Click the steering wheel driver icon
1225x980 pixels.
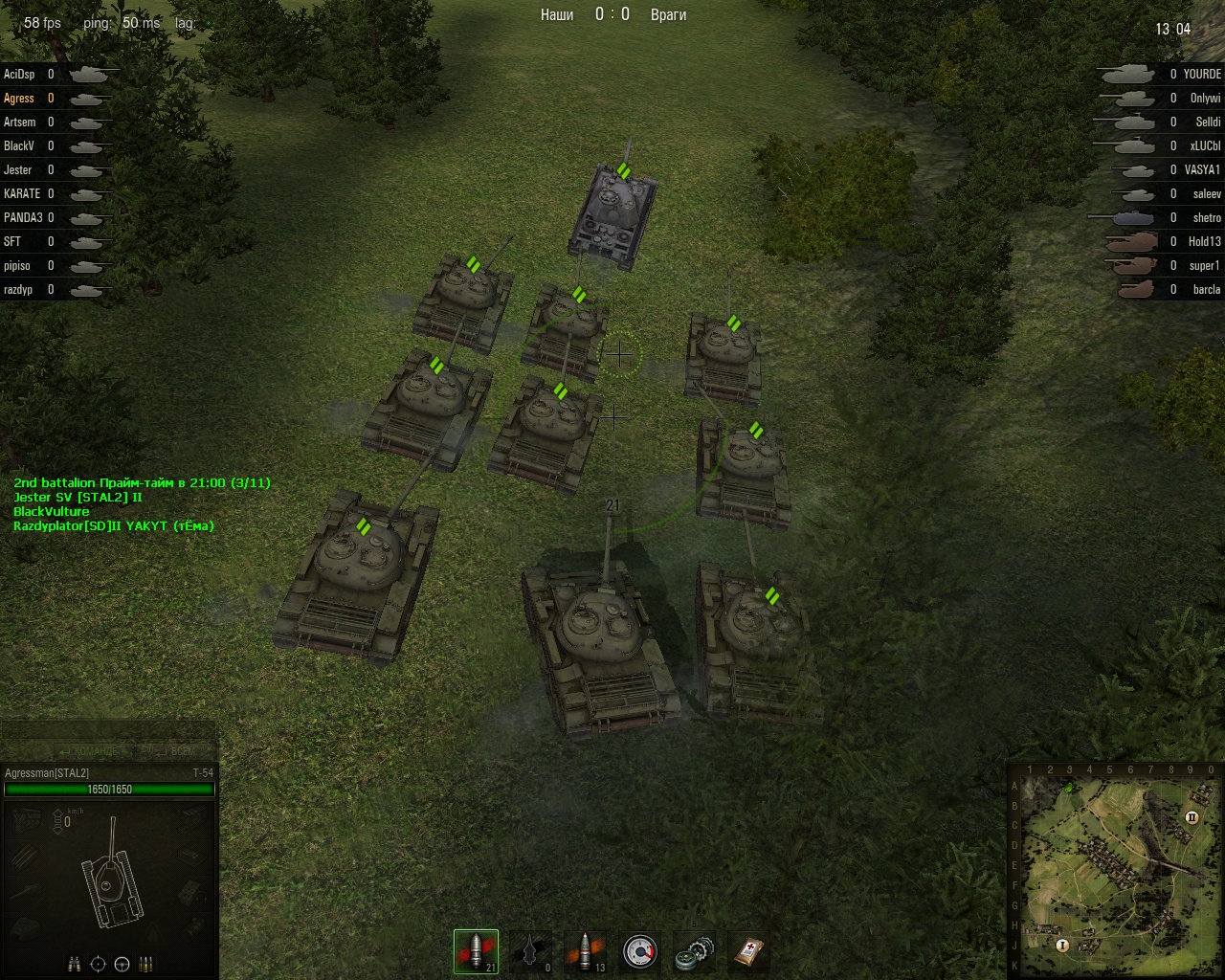coord(122,964)
